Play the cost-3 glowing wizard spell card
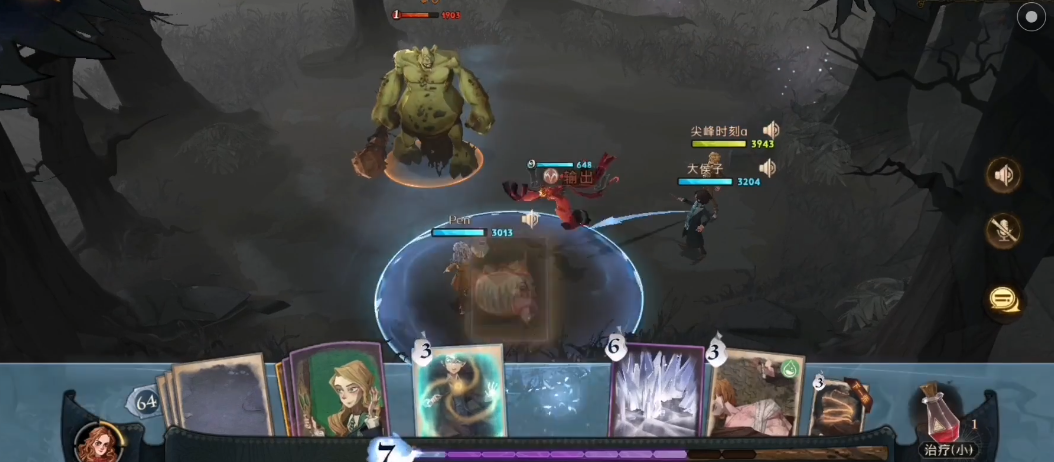This screenshot has height=462, width=1054. click(x=458, y=392)
